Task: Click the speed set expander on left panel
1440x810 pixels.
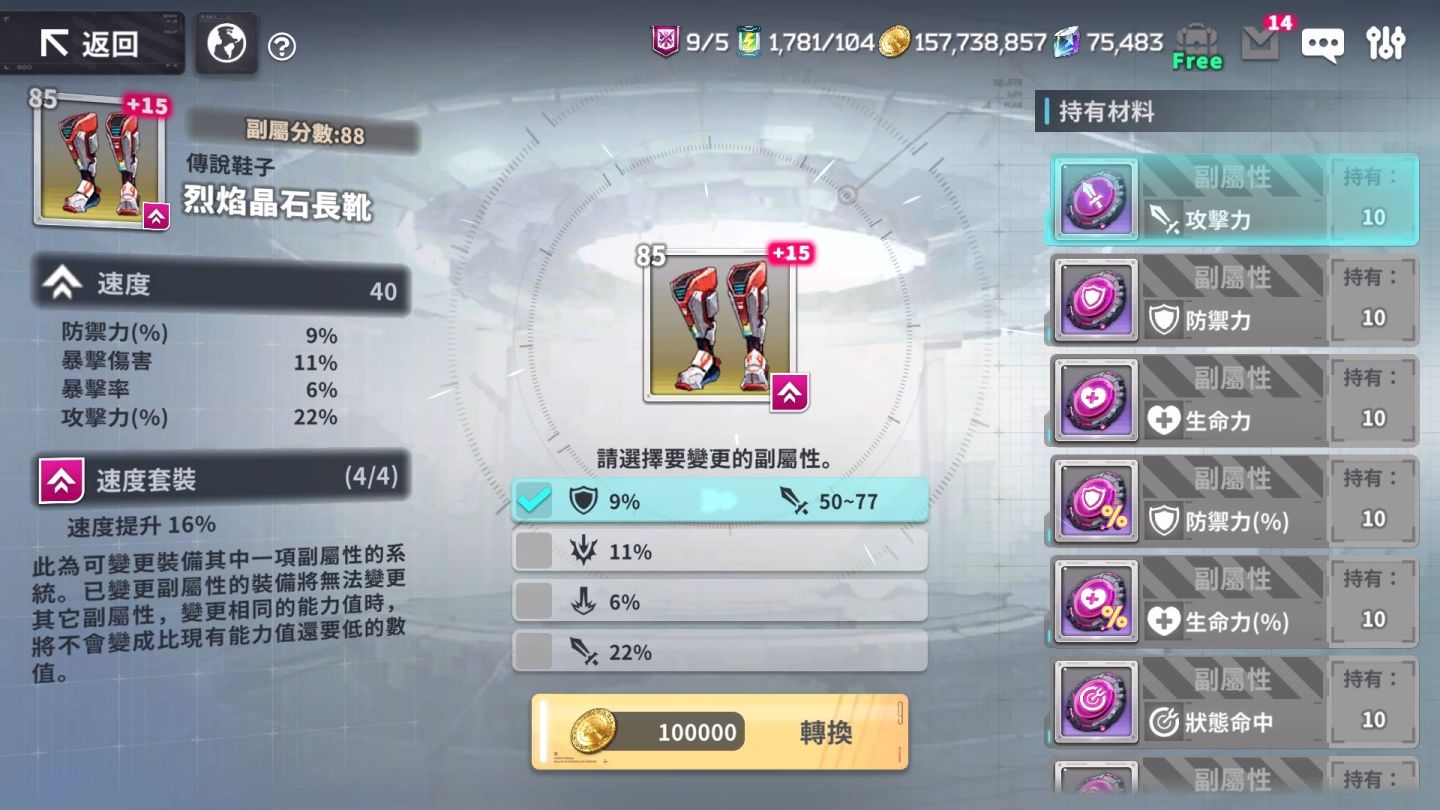Action: tap(63, 478)
